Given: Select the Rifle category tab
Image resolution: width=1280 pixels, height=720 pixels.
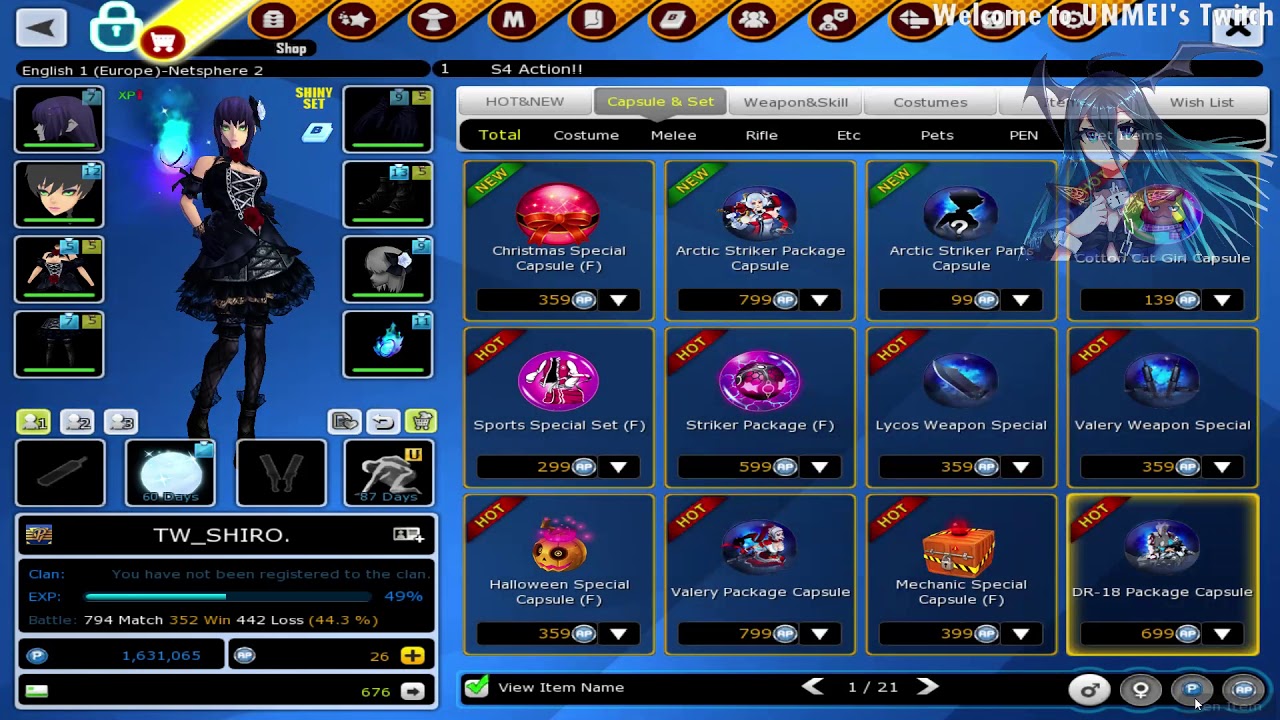Looking at the screenshot, I should click(761, 135).
